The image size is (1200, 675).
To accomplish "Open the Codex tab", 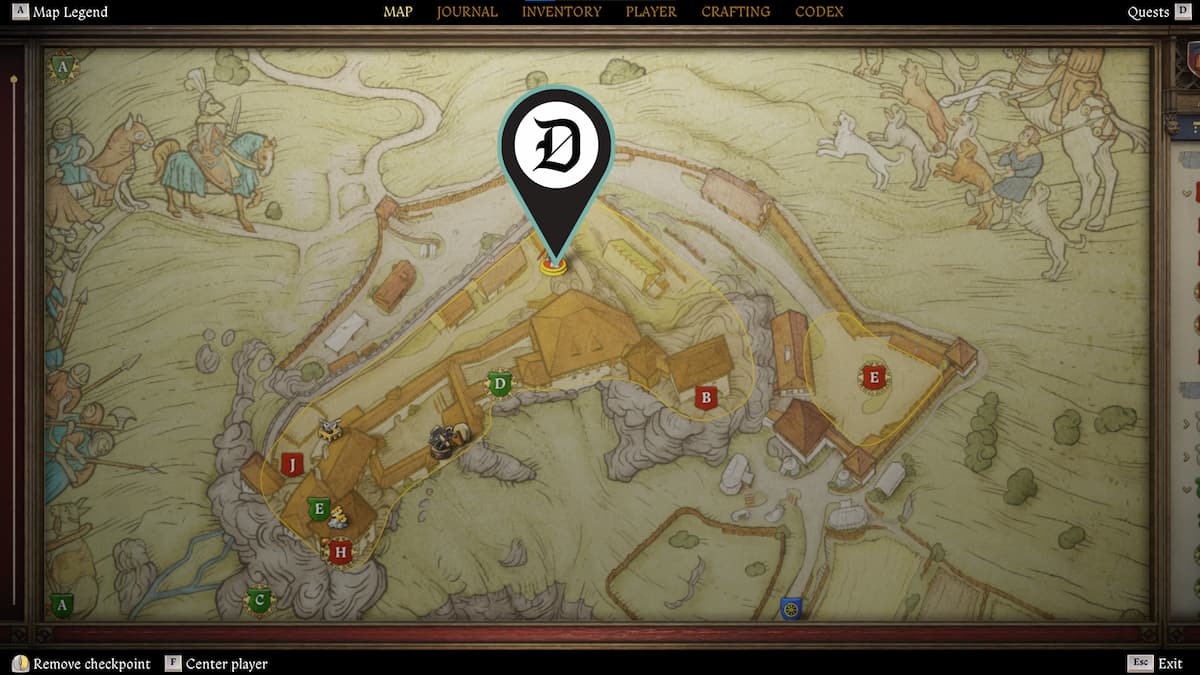I will coord(819,12).
